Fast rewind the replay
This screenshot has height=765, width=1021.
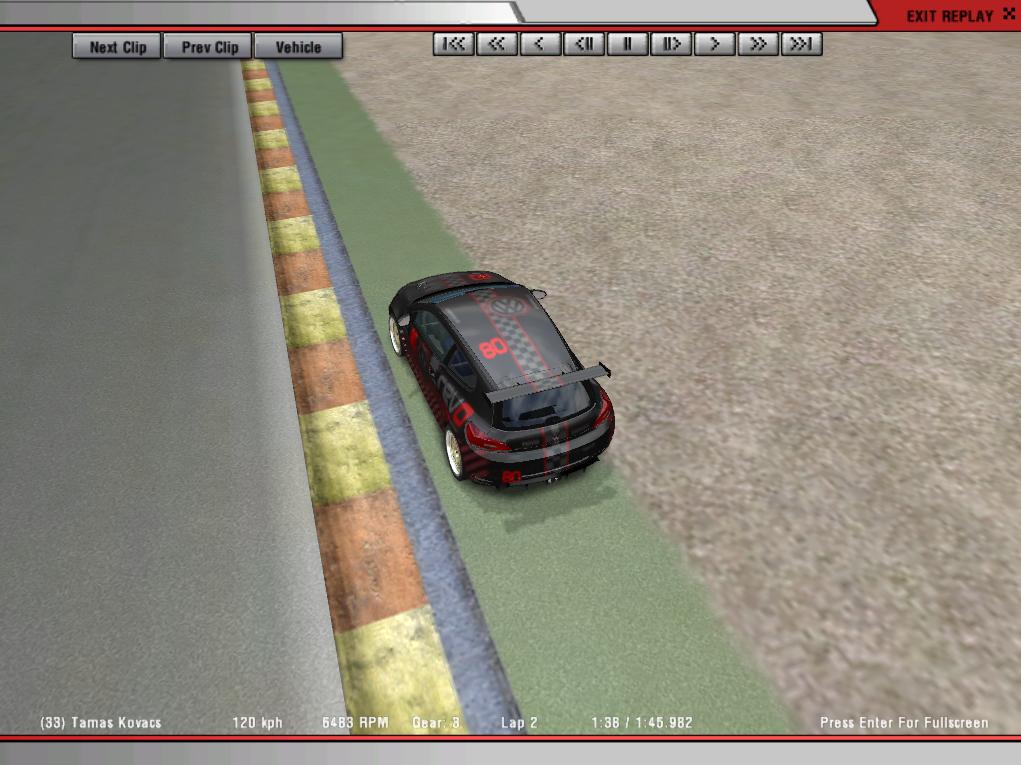pyautogui.click(x=496, y=44)
